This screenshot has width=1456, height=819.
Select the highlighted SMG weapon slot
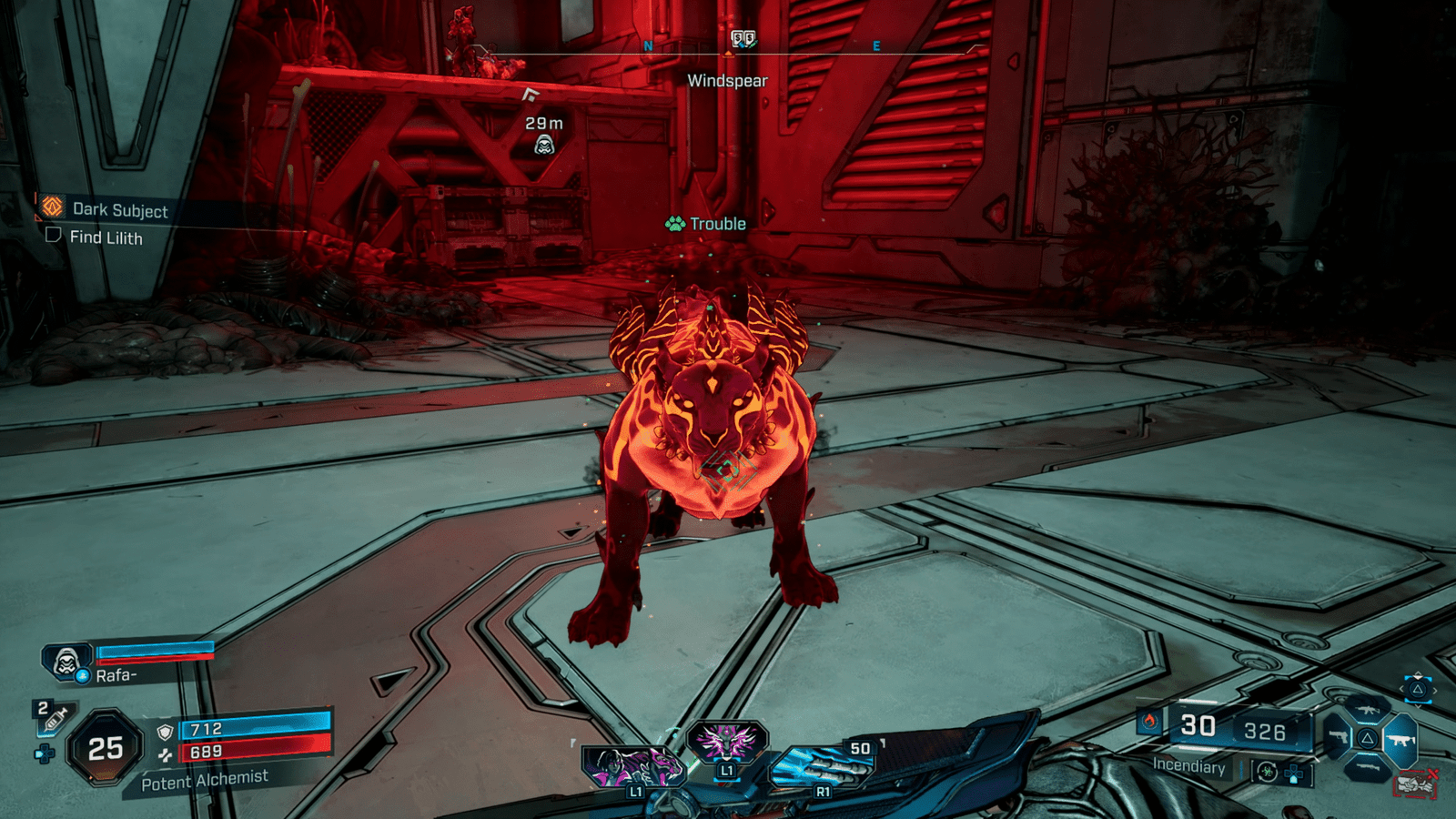point(1400,740)
